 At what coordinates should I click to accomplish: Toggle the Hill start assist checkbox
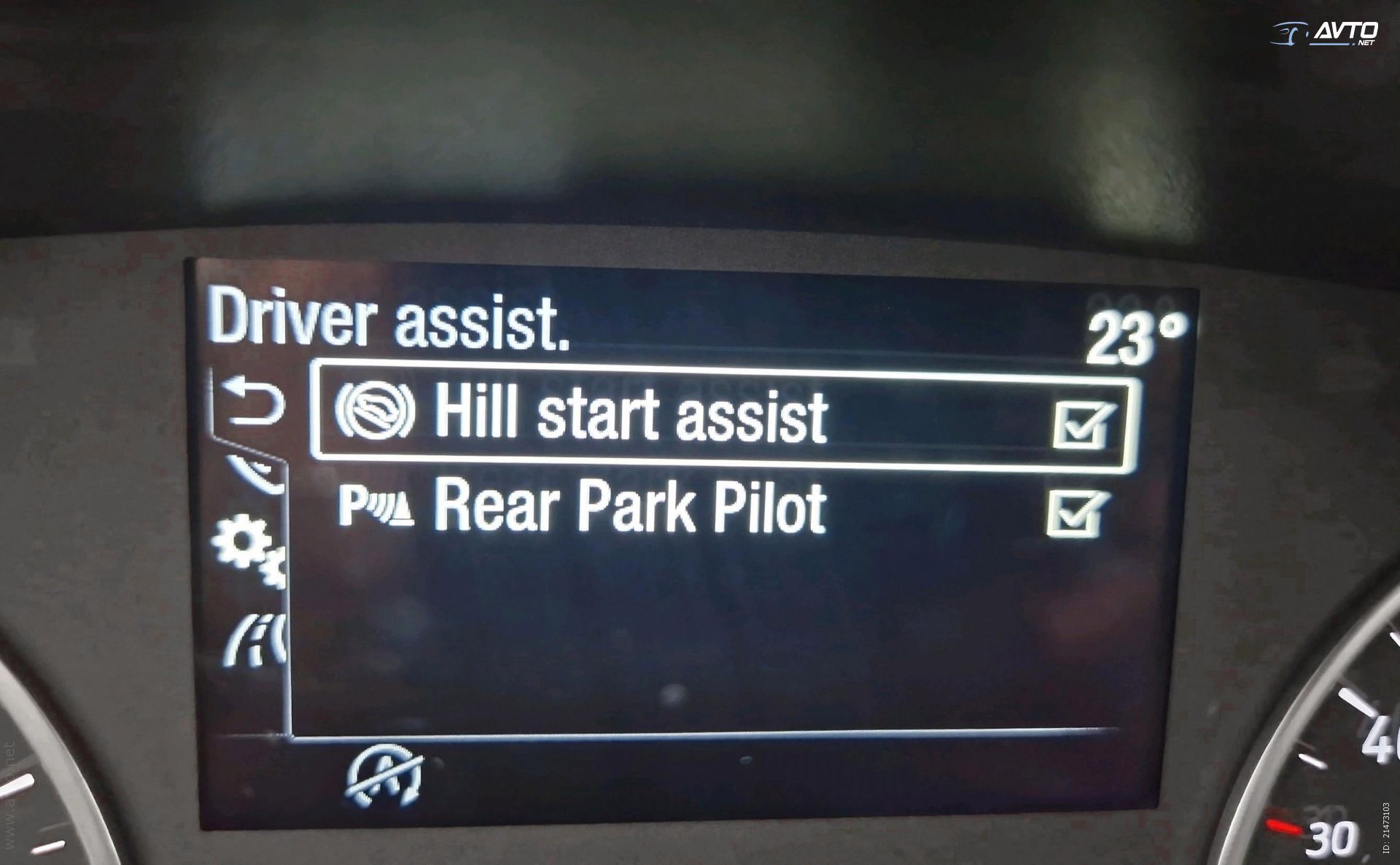tap(1082, 424)
